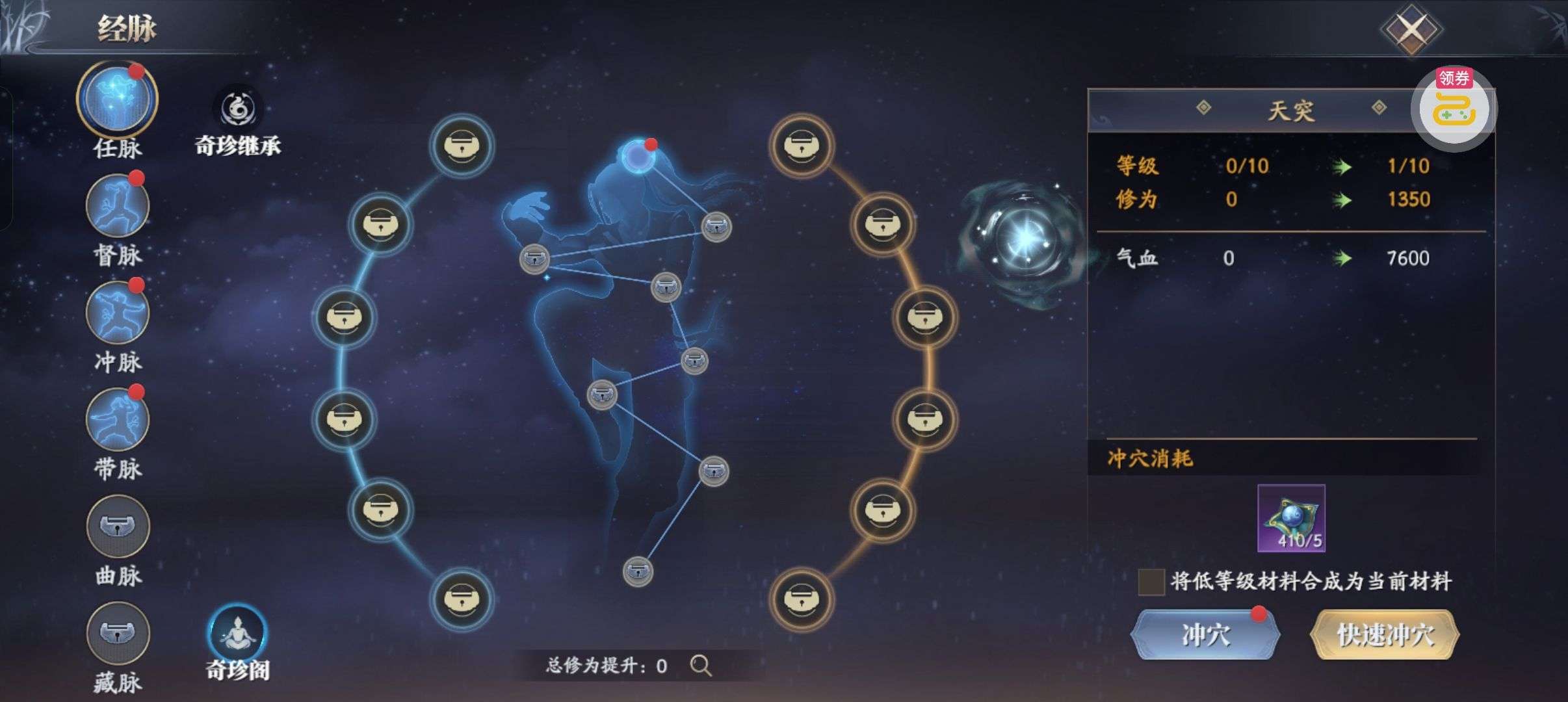Image resolution: width=1568 pixels, height=702 pixels.
Task: Click the magnifier next to 总修为提升
Action: click(701, 666)
